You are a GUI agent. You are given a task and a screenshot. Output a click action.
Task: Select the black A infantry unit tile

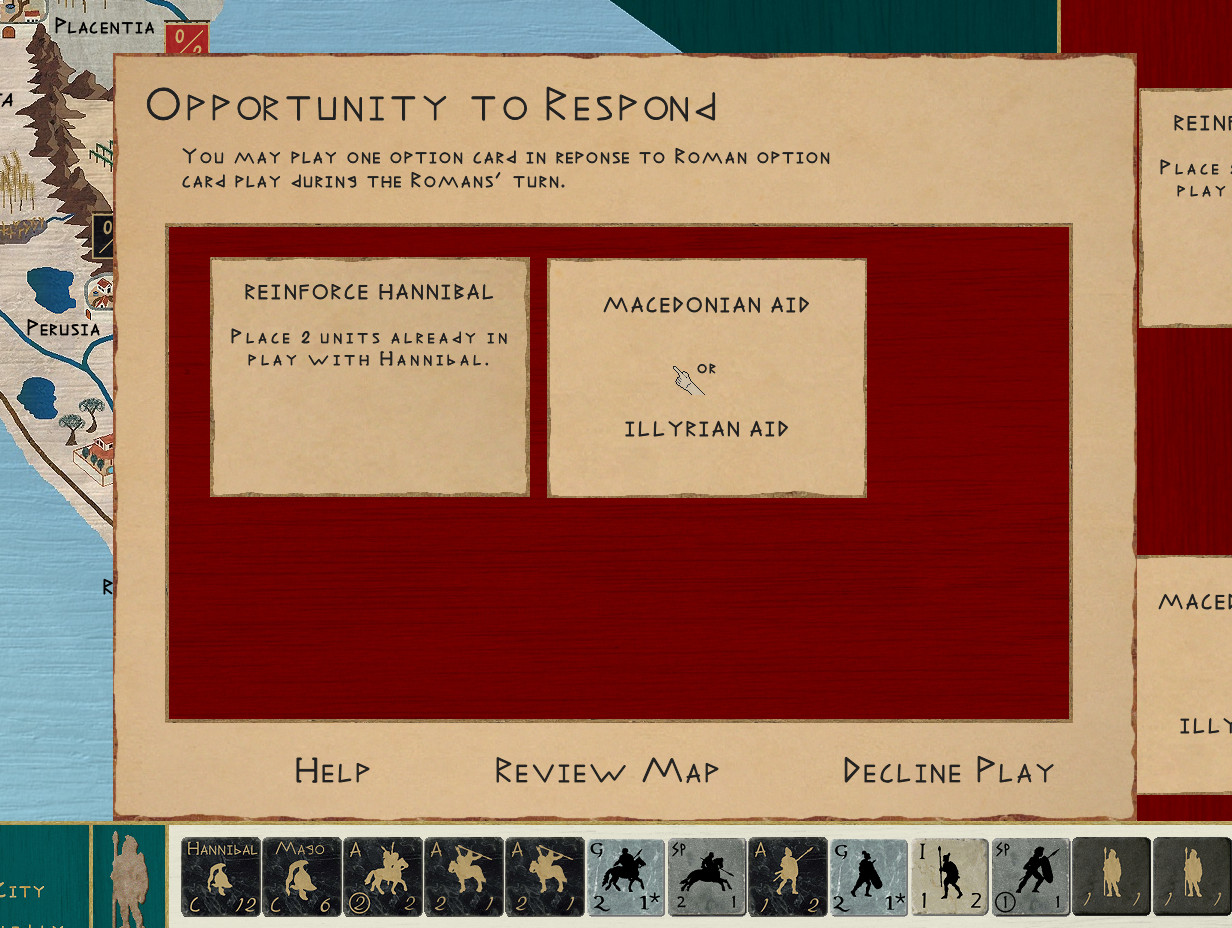coord(788,877)
